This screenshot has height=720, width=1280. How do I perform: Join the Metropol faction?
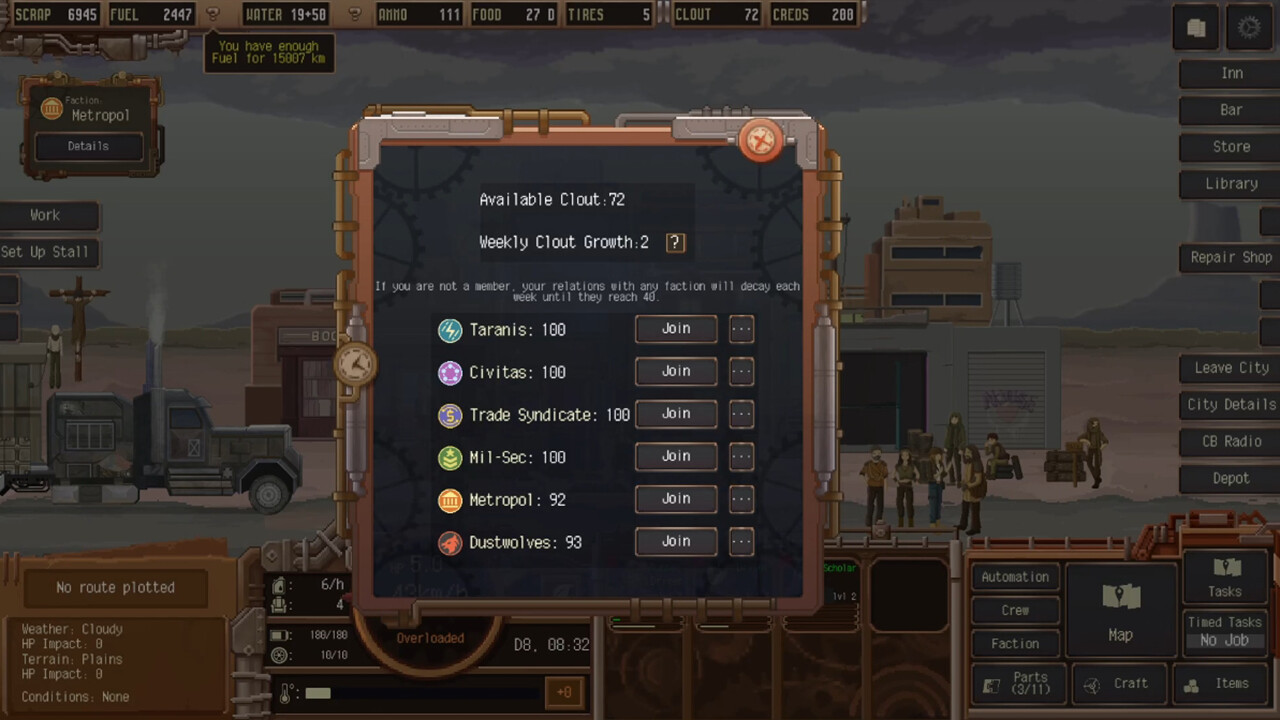click(676, 499)
